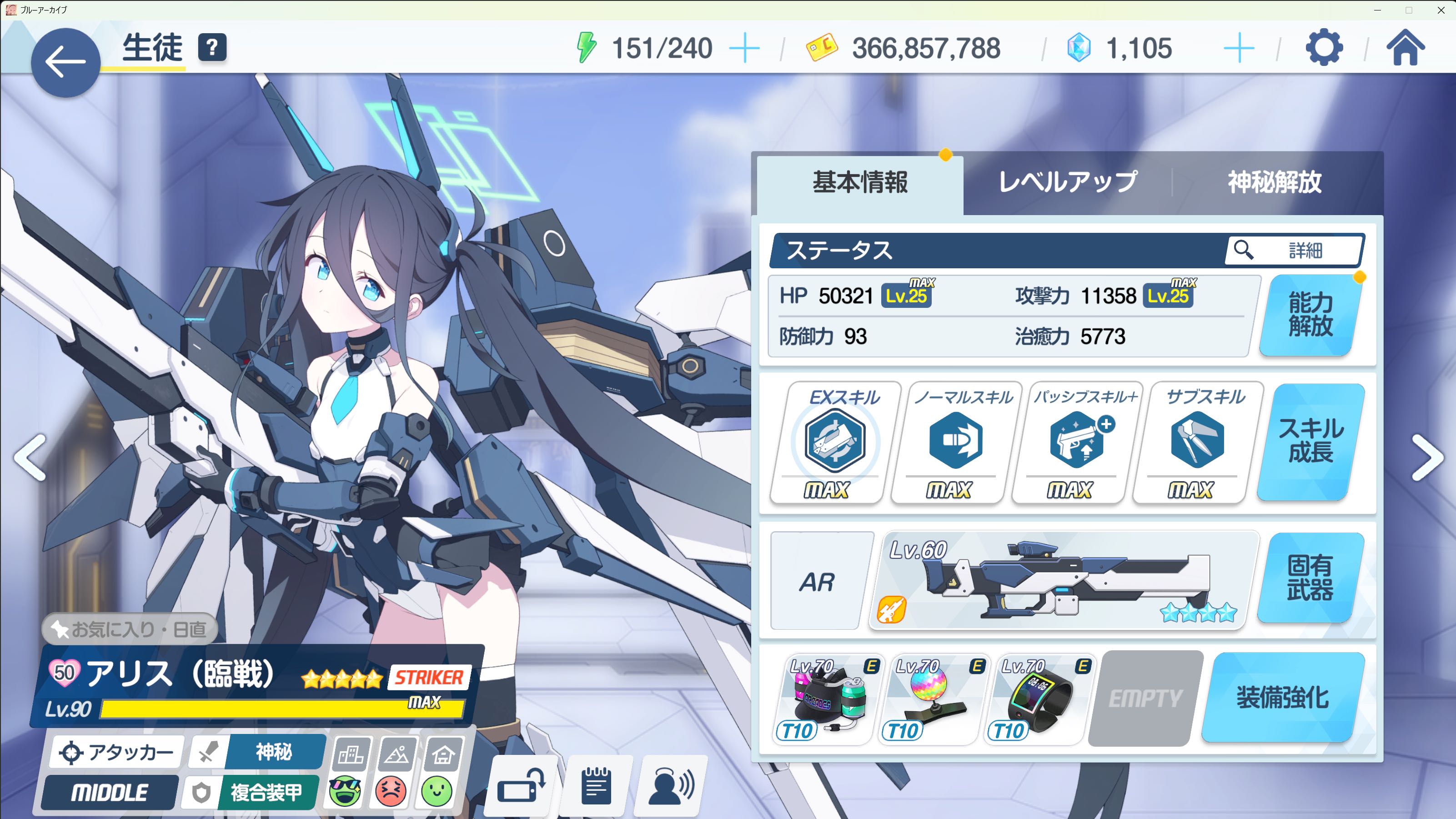Select the T10 wristwatch equipment slot
Image resolution: width=1456 pixels, height=819 pixels.
(1037, 700)
